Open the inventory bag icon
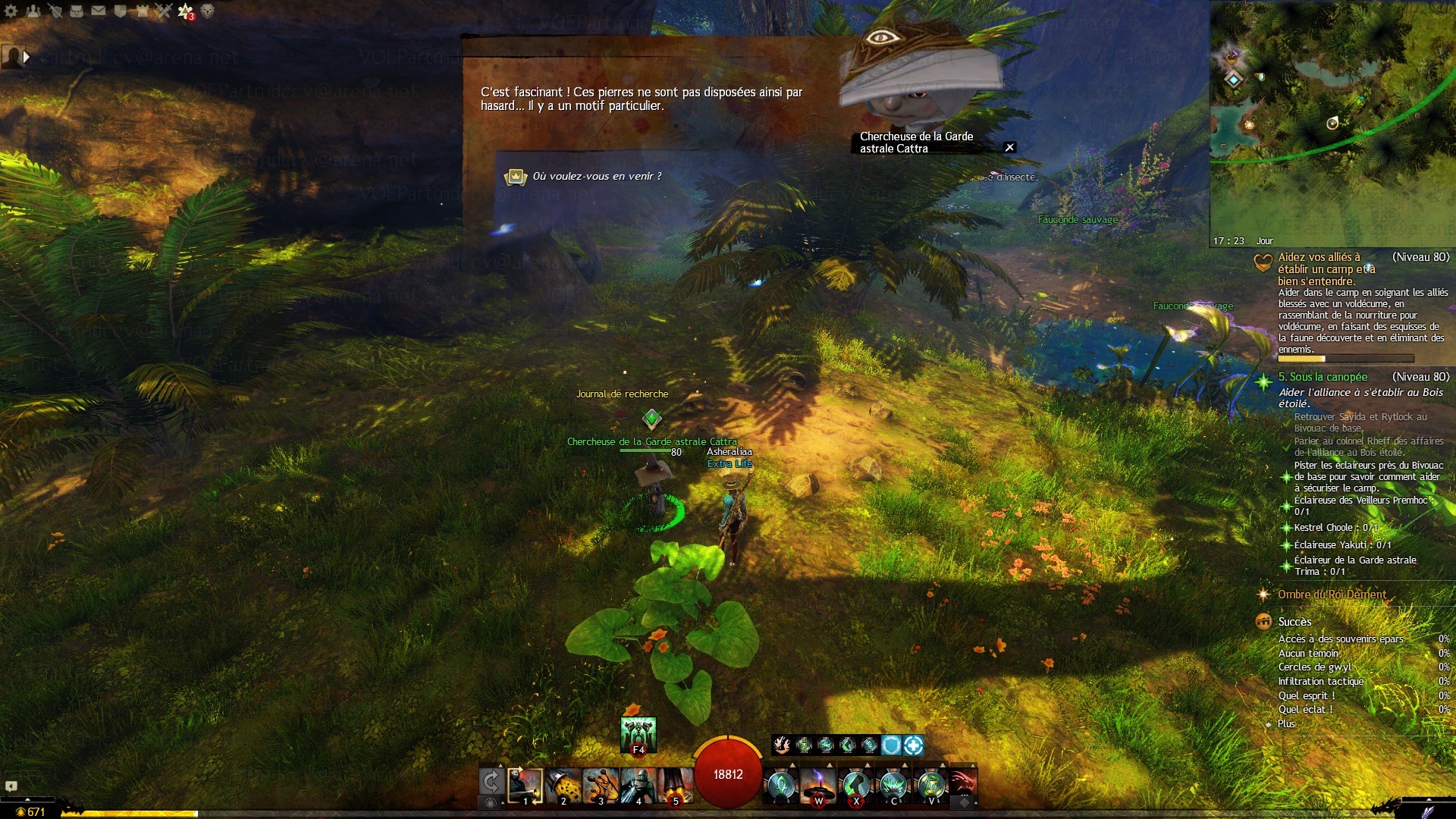This screenshot has height=819, width=1456. [x=77, y=11]
